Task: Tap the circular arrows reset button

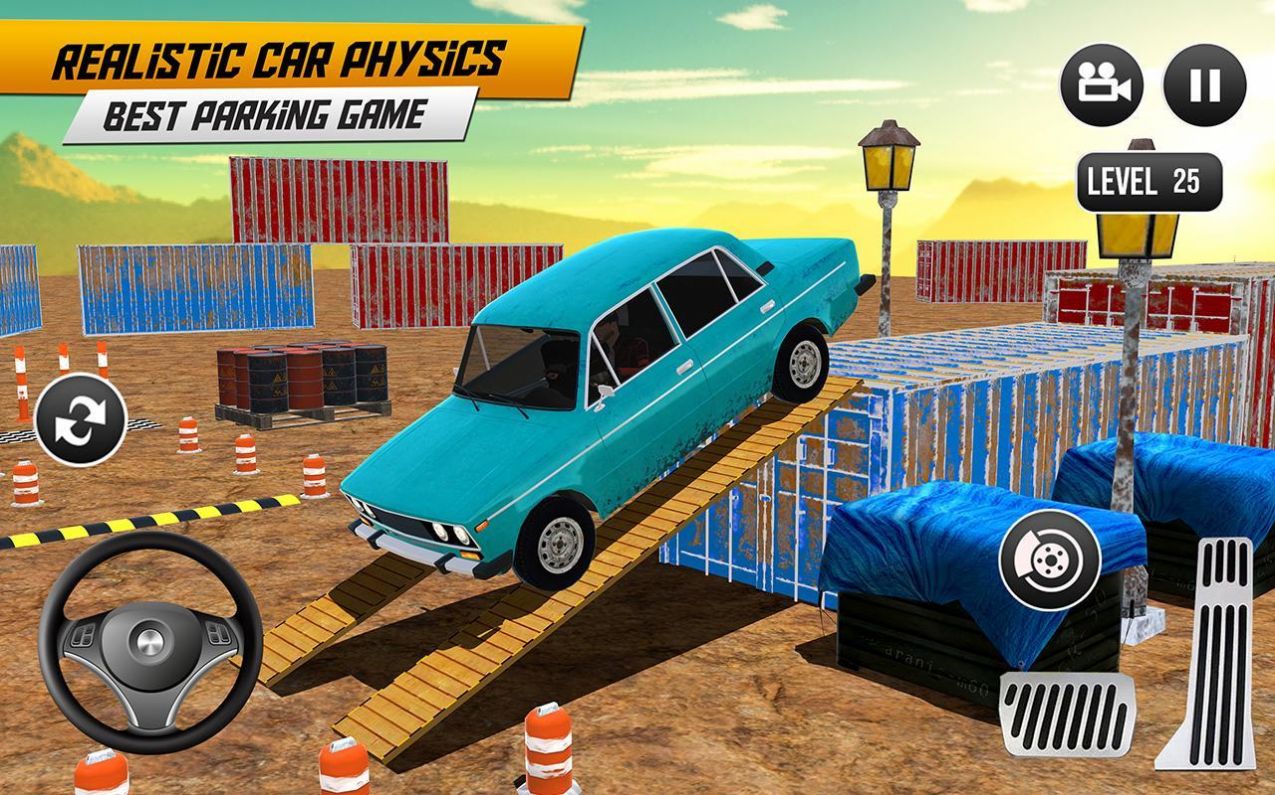Action: coord(80,419)
